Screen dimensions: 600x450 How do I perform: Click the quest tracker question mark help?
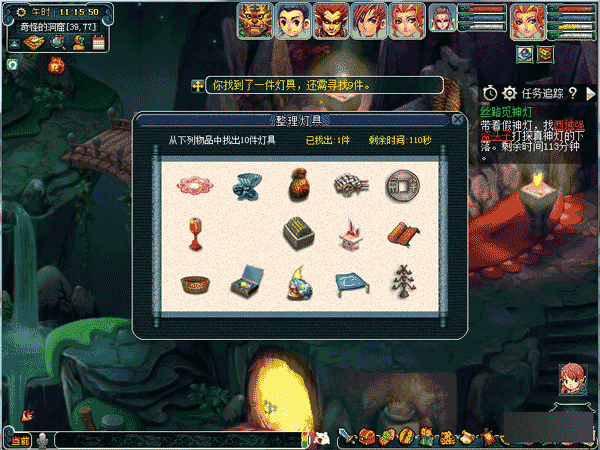click(x=575, y=93)
